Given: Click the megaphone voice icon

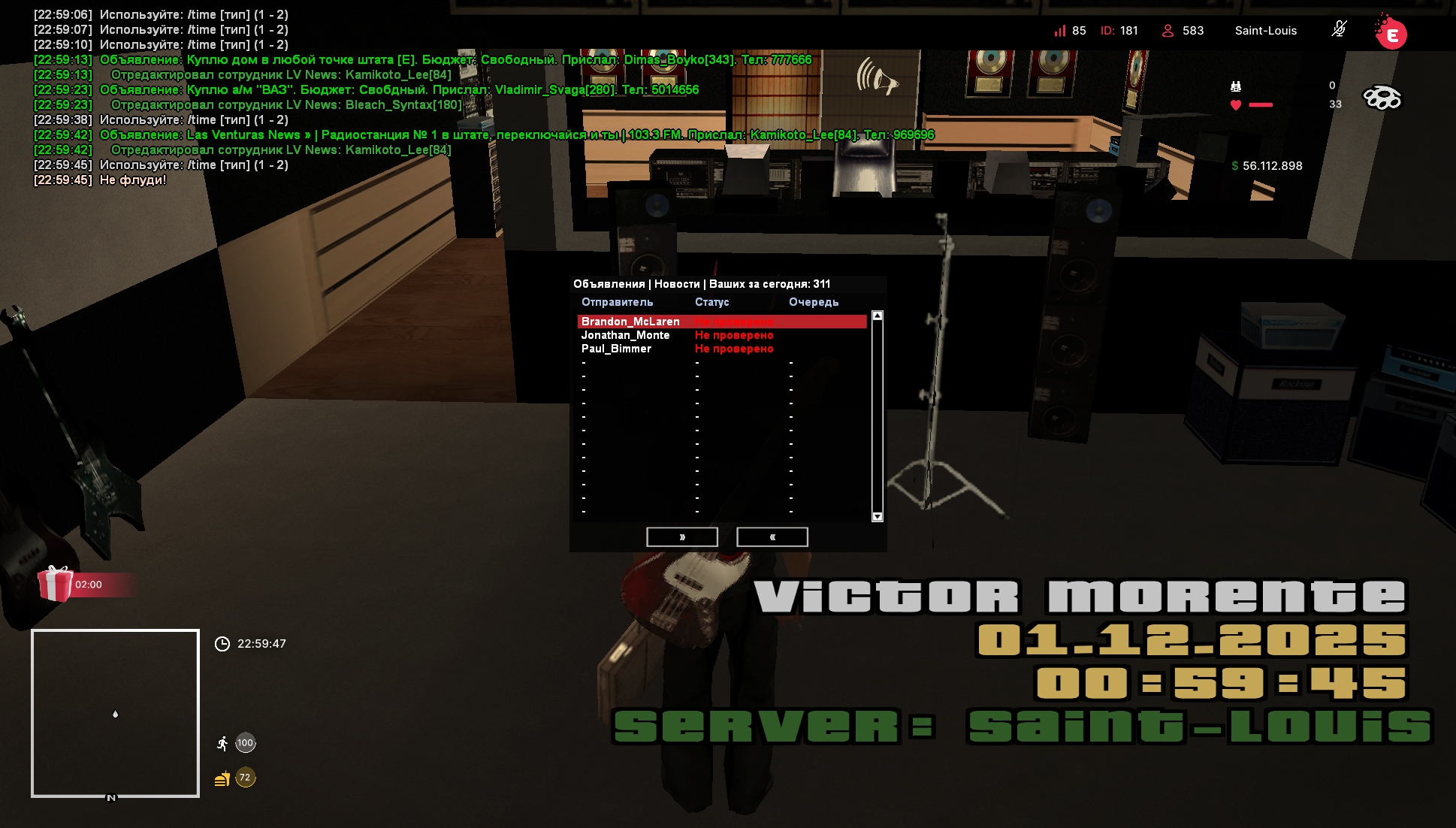Looking at the screenshot, I should pyautogui.click(x=877, y=77).
